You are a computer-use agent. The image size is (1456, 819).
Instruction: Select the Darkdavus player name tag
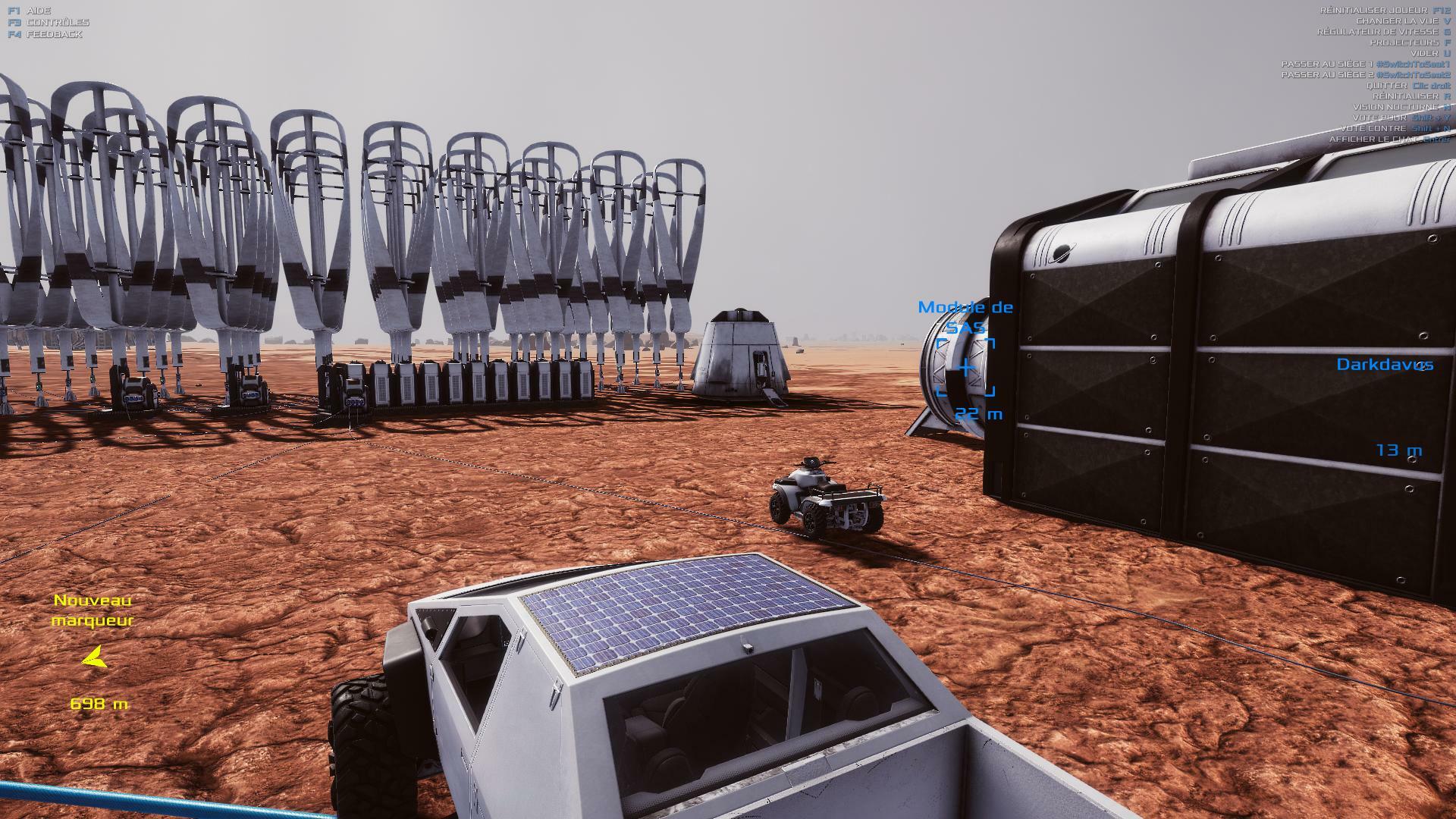point(1384,365)
